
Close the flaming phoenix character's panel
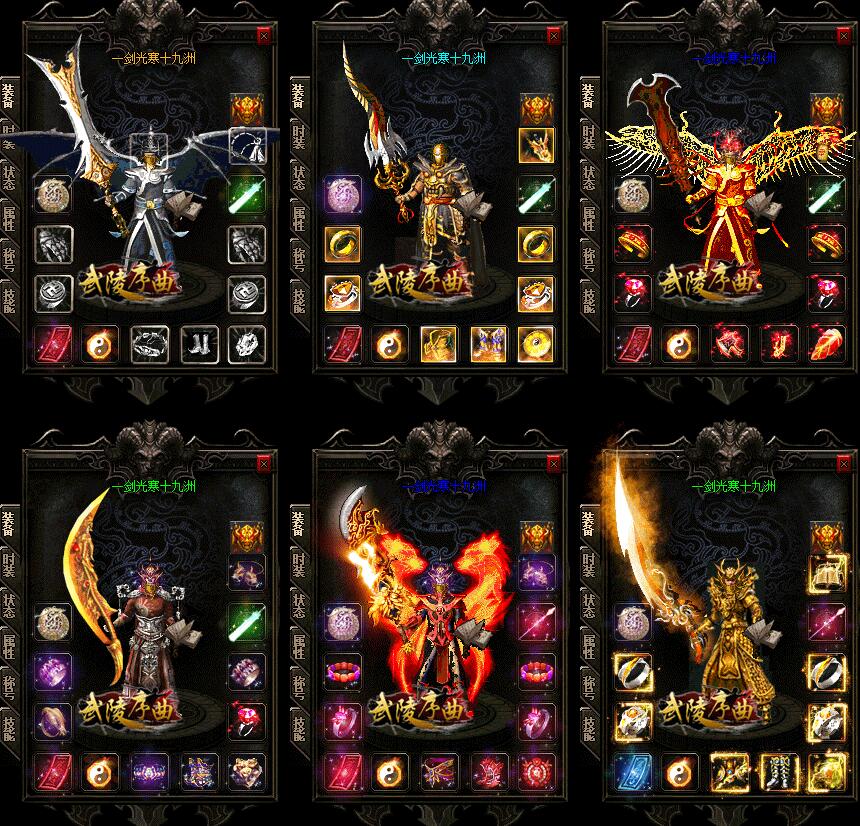[x=554, y=463]
